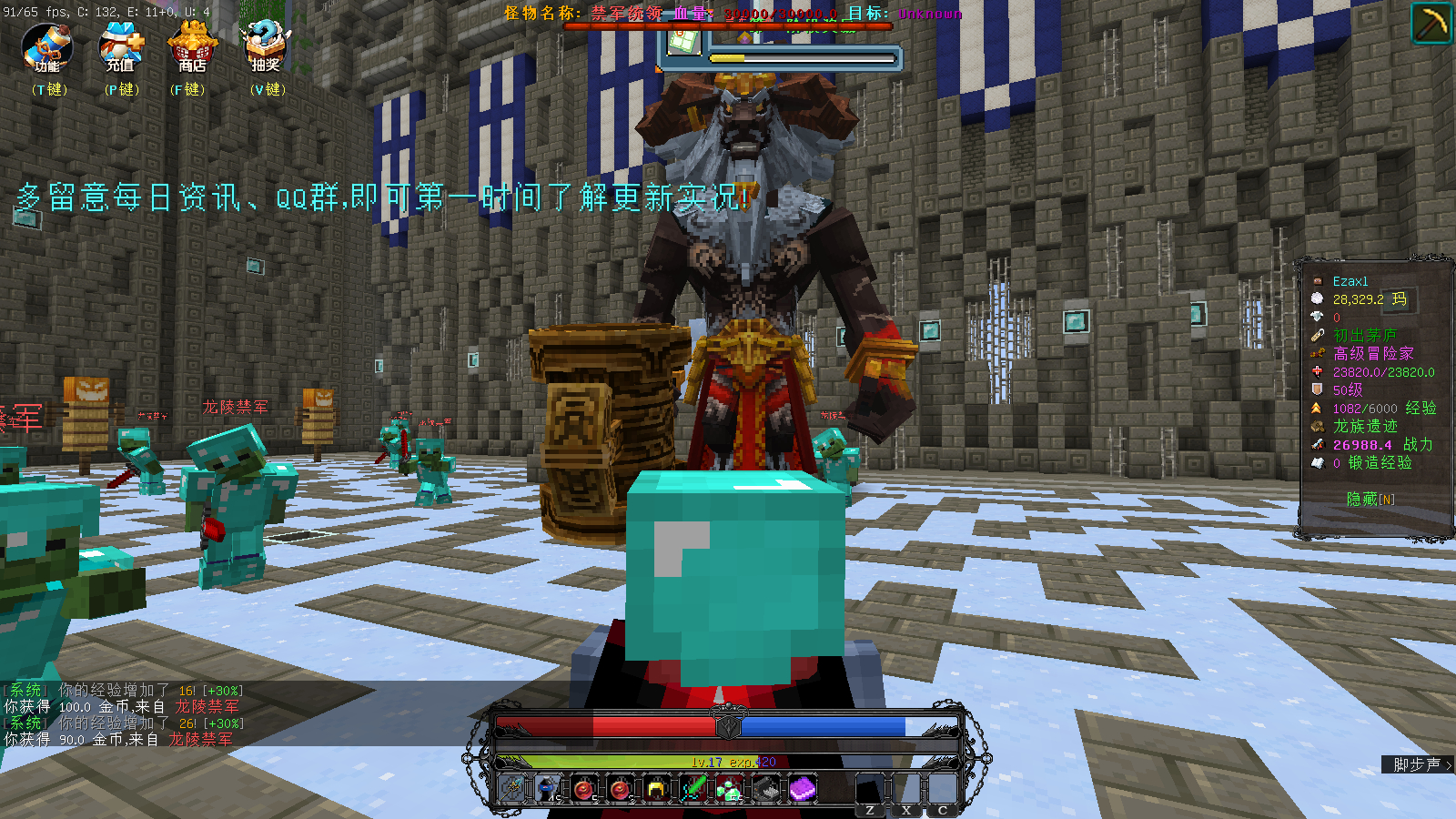
Task: Select the green sword hotbar slot
Action: click(x=693, y=788)
